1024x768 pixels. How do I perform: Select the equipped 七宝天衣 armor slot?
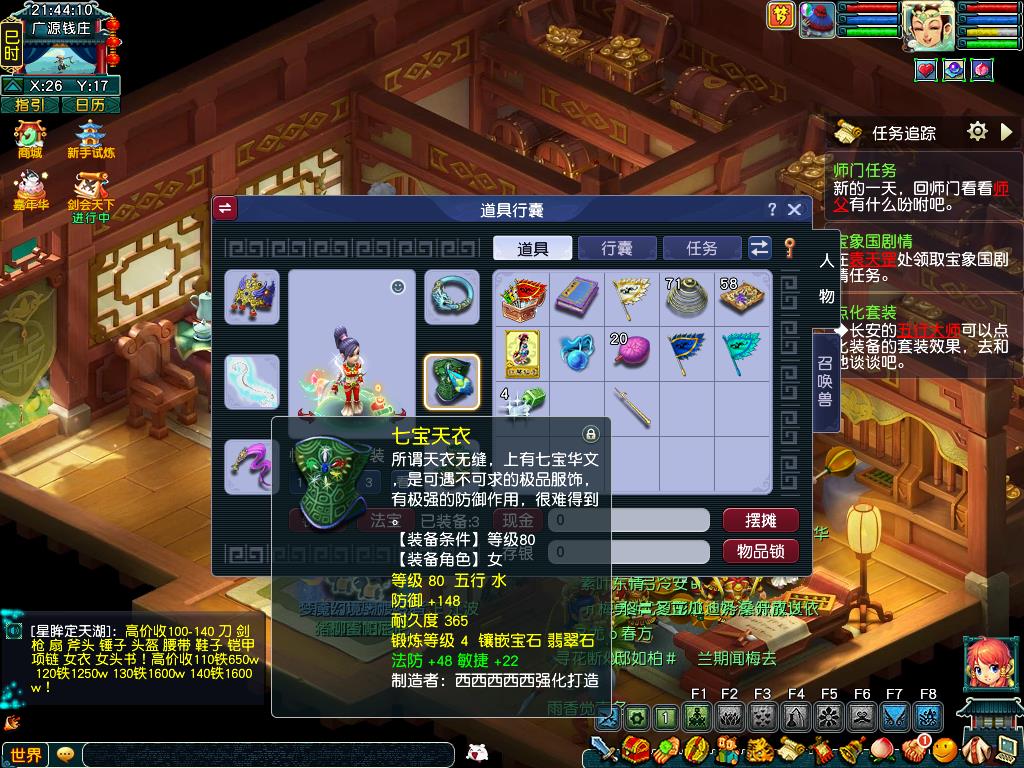point(452,381)
